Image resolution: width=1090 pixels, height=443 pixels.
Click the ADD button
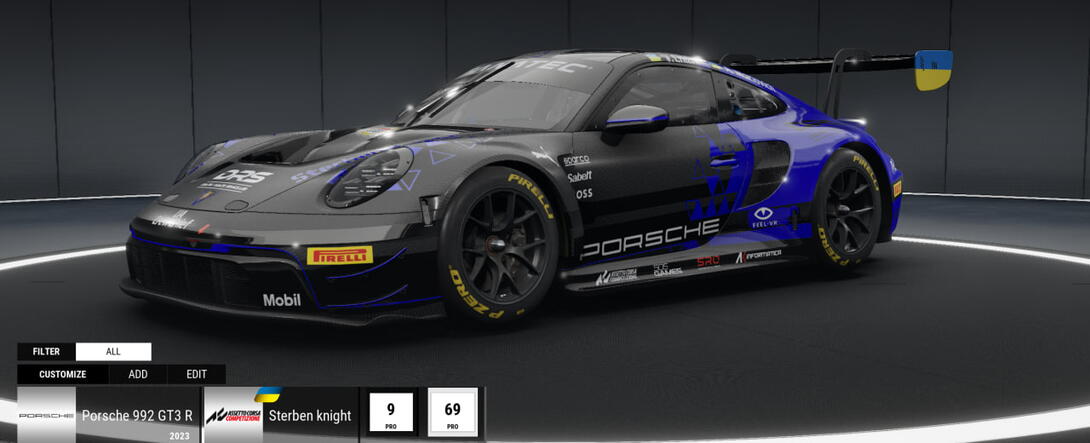pos(138,375)
